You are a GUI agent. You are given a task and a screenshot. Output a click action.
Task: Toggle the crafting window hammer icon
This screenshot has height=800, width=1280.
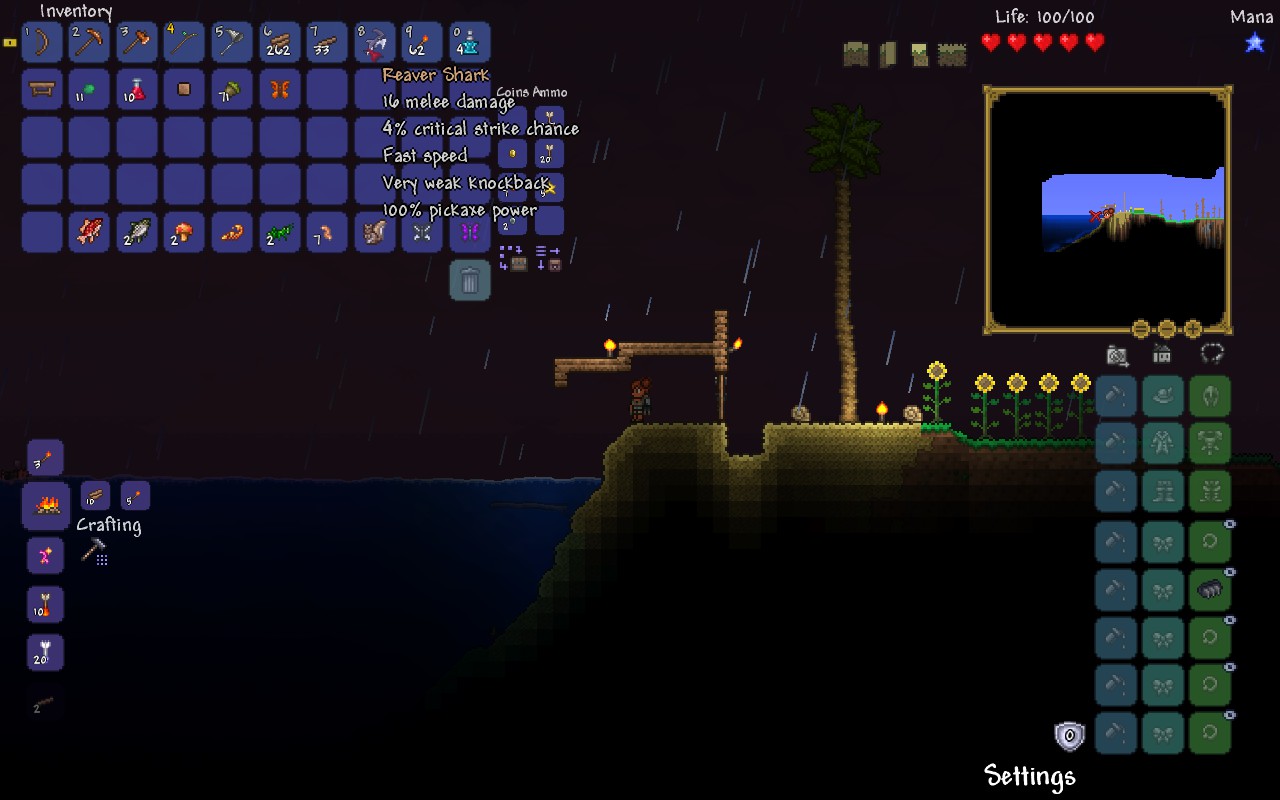(94, 550)
